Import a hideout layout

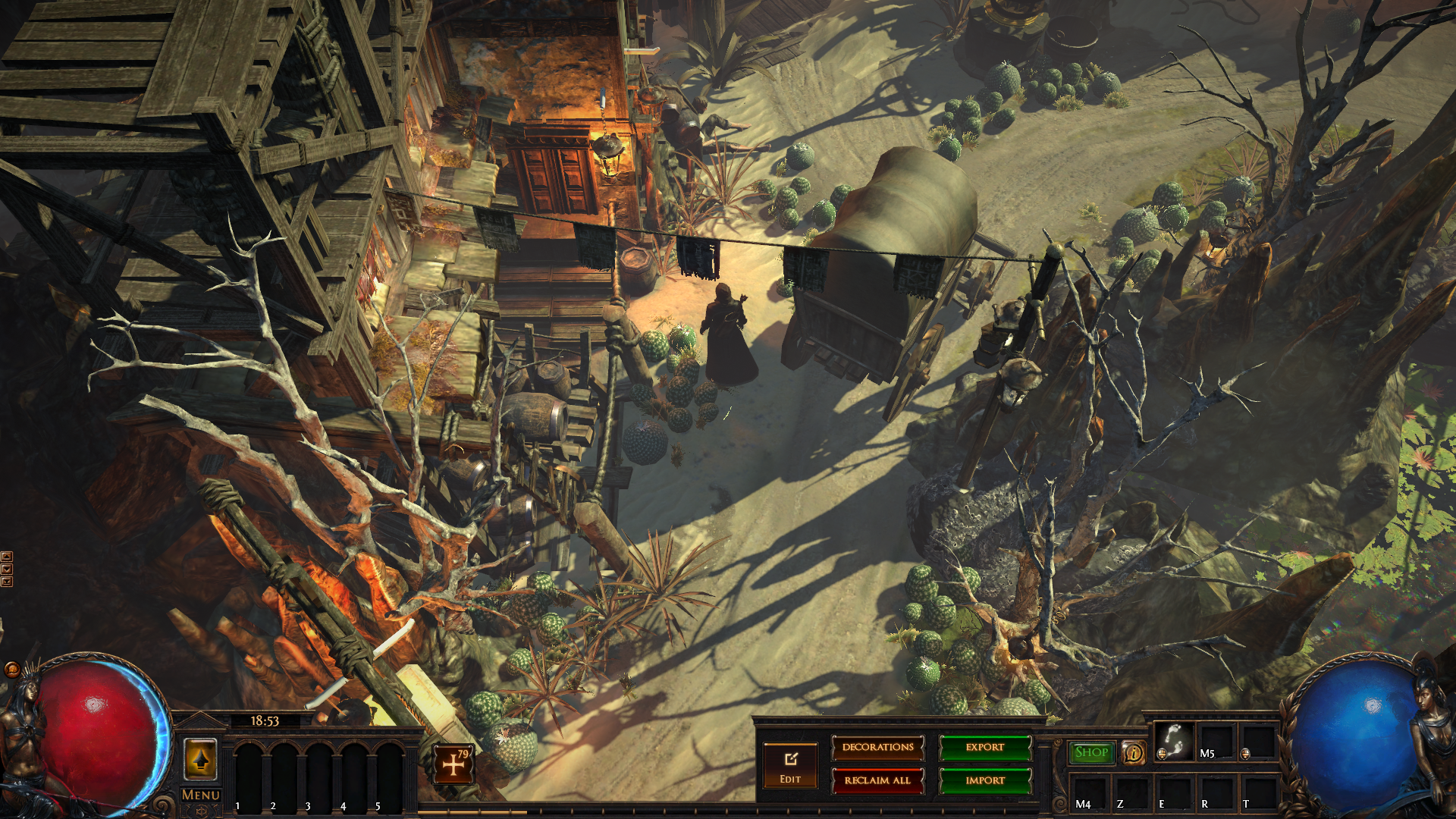click(984, 780)
